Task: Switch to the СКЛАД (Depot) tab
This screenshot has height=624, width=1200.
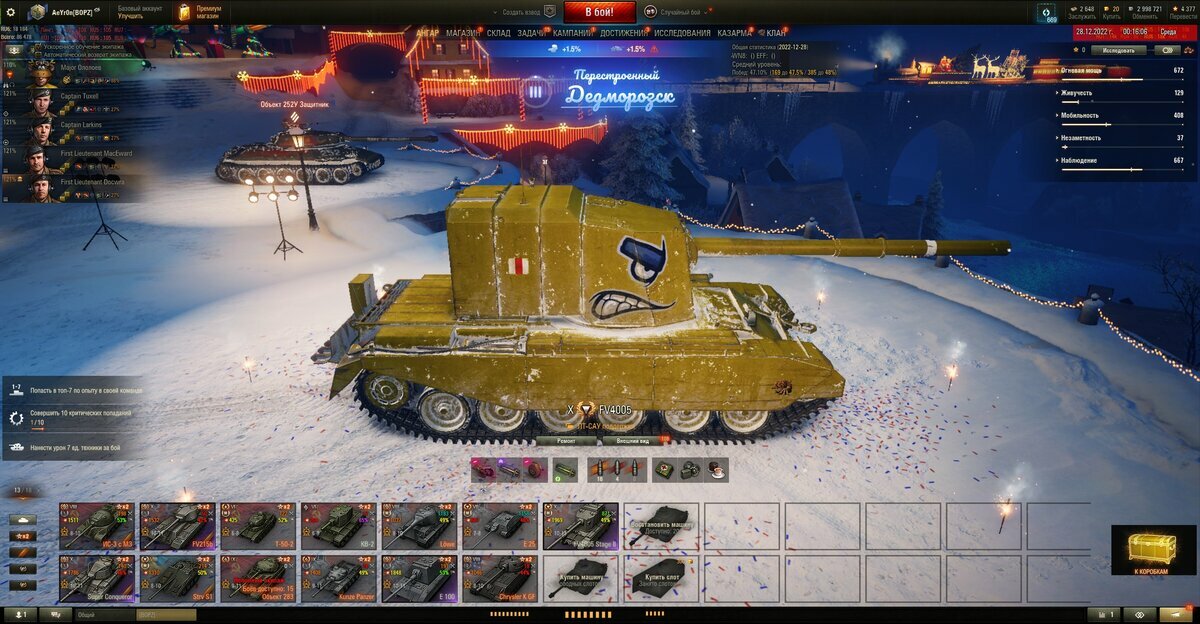Action: point(499,33)
